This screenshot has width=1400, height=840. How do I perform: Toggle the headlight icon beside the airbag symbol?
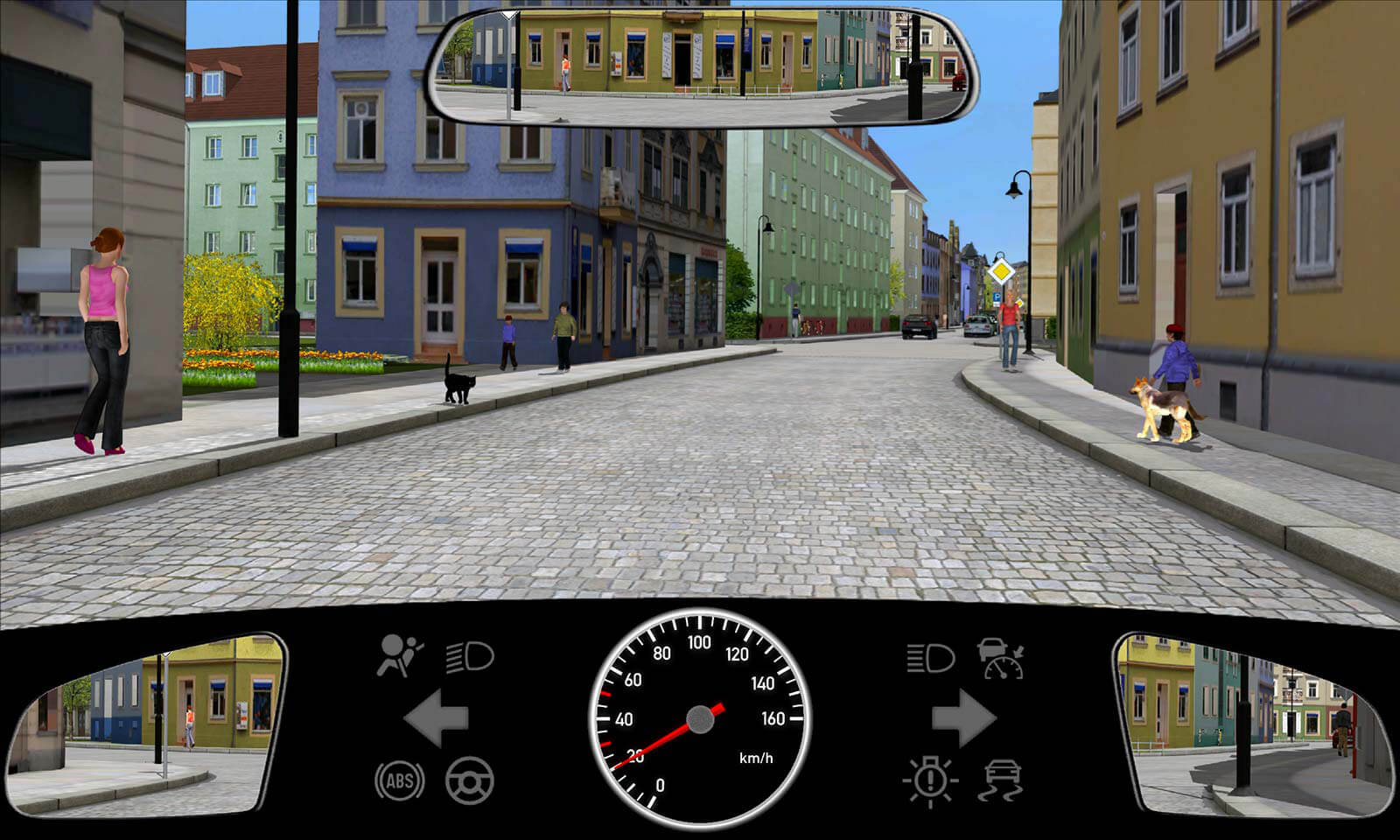pos(470,657)
